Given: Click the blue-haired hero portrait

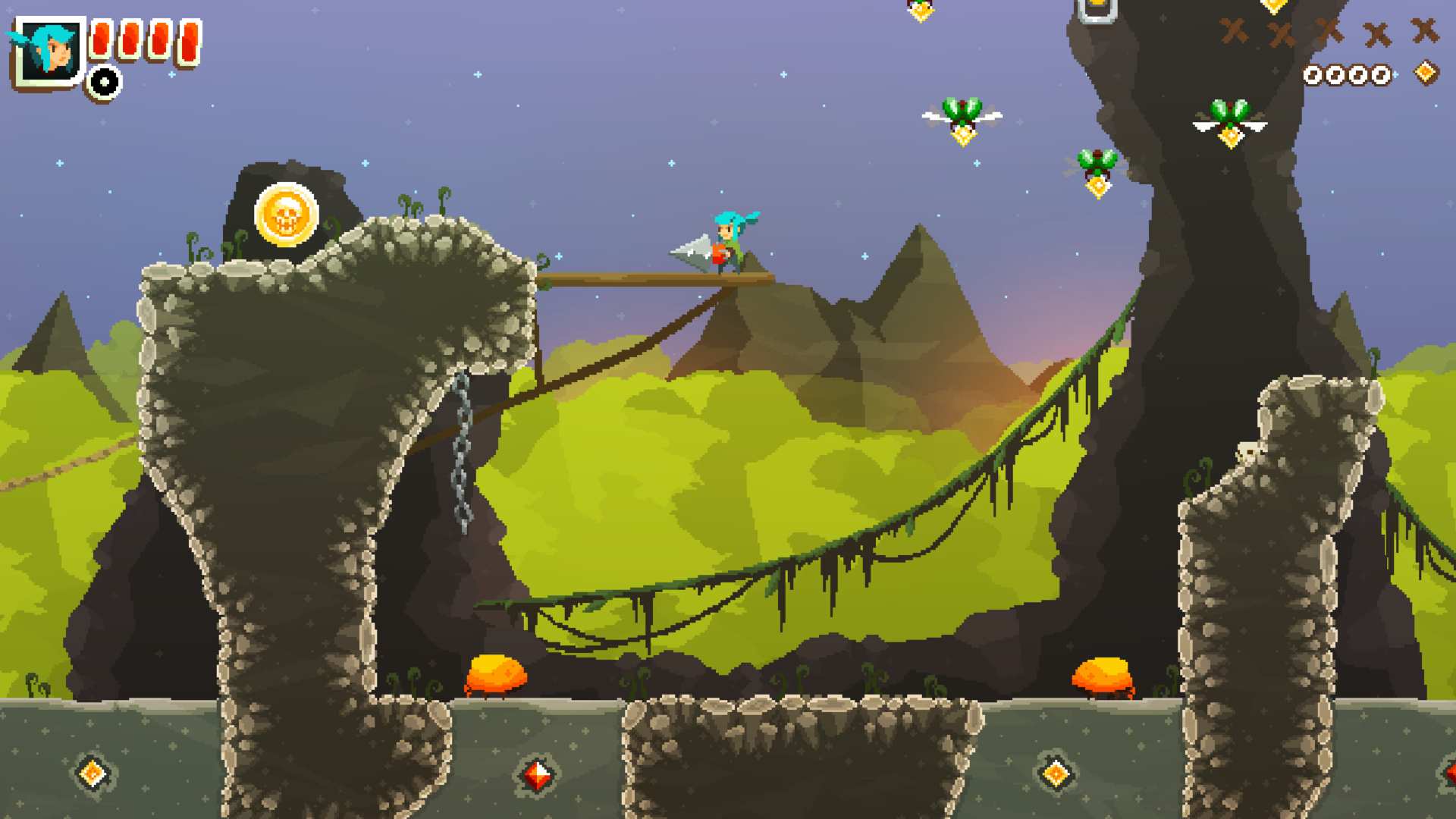Looking at the screenshot, I should [49, 50].
